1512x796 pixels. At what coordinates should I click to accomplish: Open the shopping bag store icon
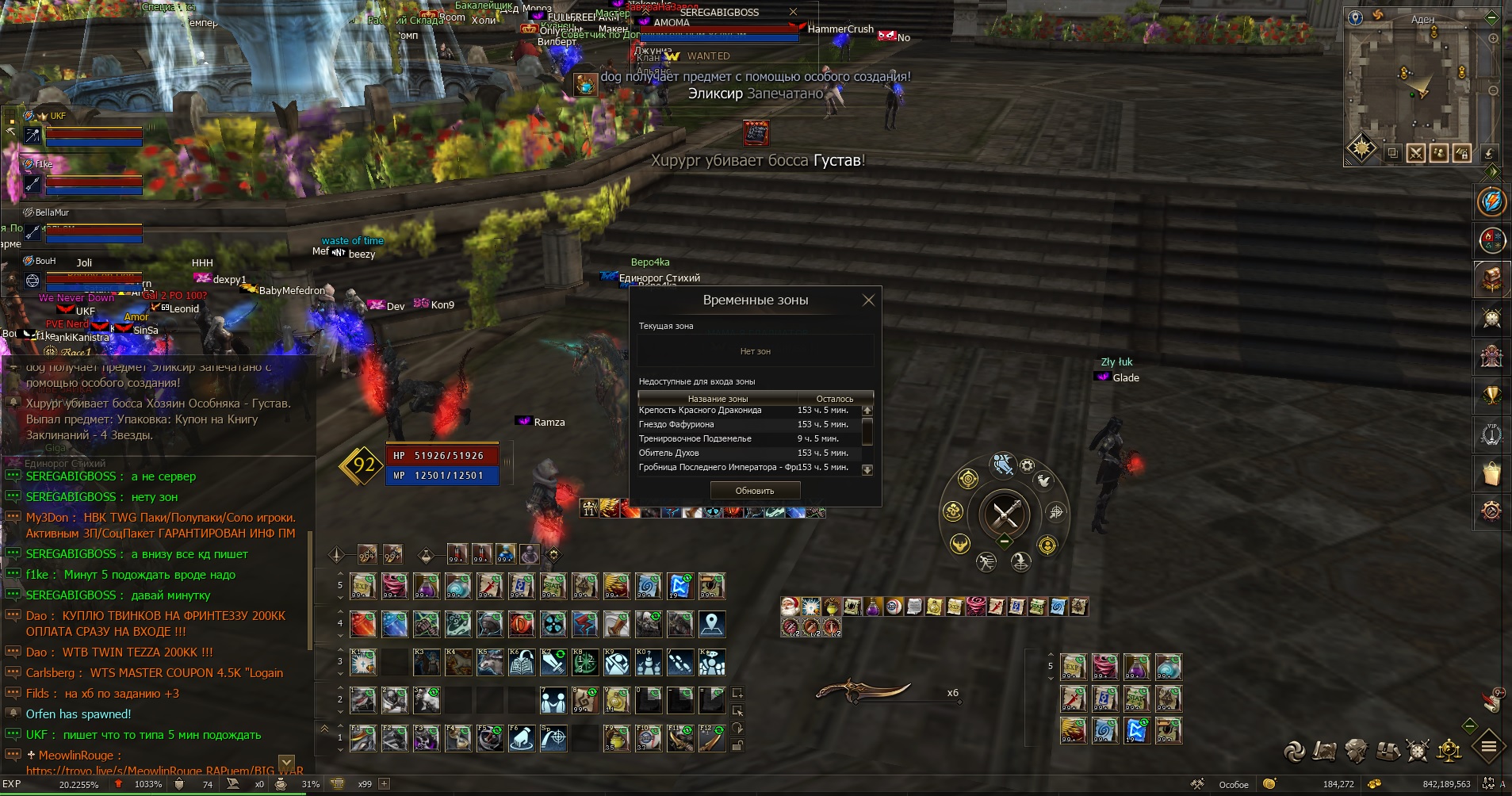(x=1491, y=473)
